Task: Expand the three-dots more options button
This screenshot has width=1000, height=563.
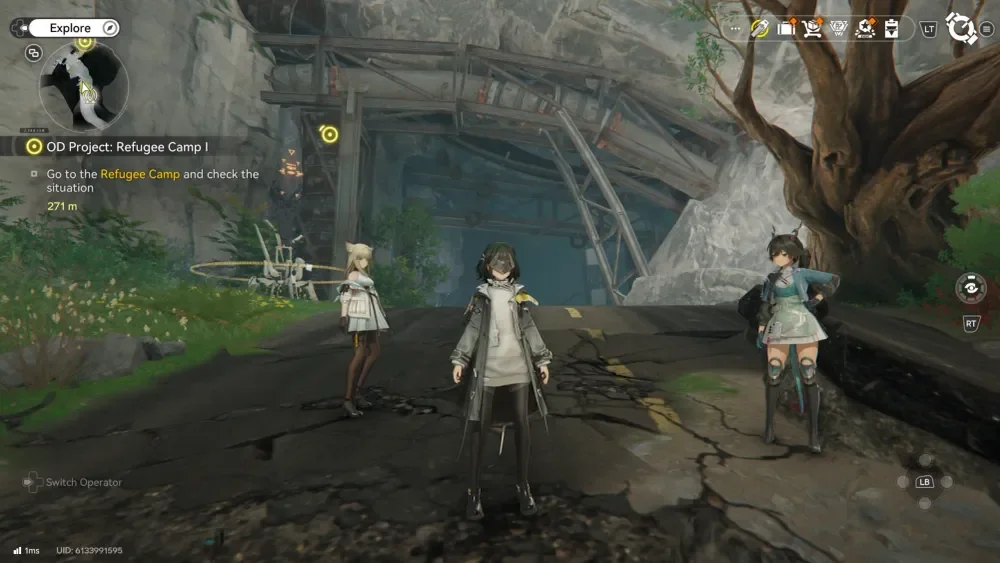Action: (737, 29)
